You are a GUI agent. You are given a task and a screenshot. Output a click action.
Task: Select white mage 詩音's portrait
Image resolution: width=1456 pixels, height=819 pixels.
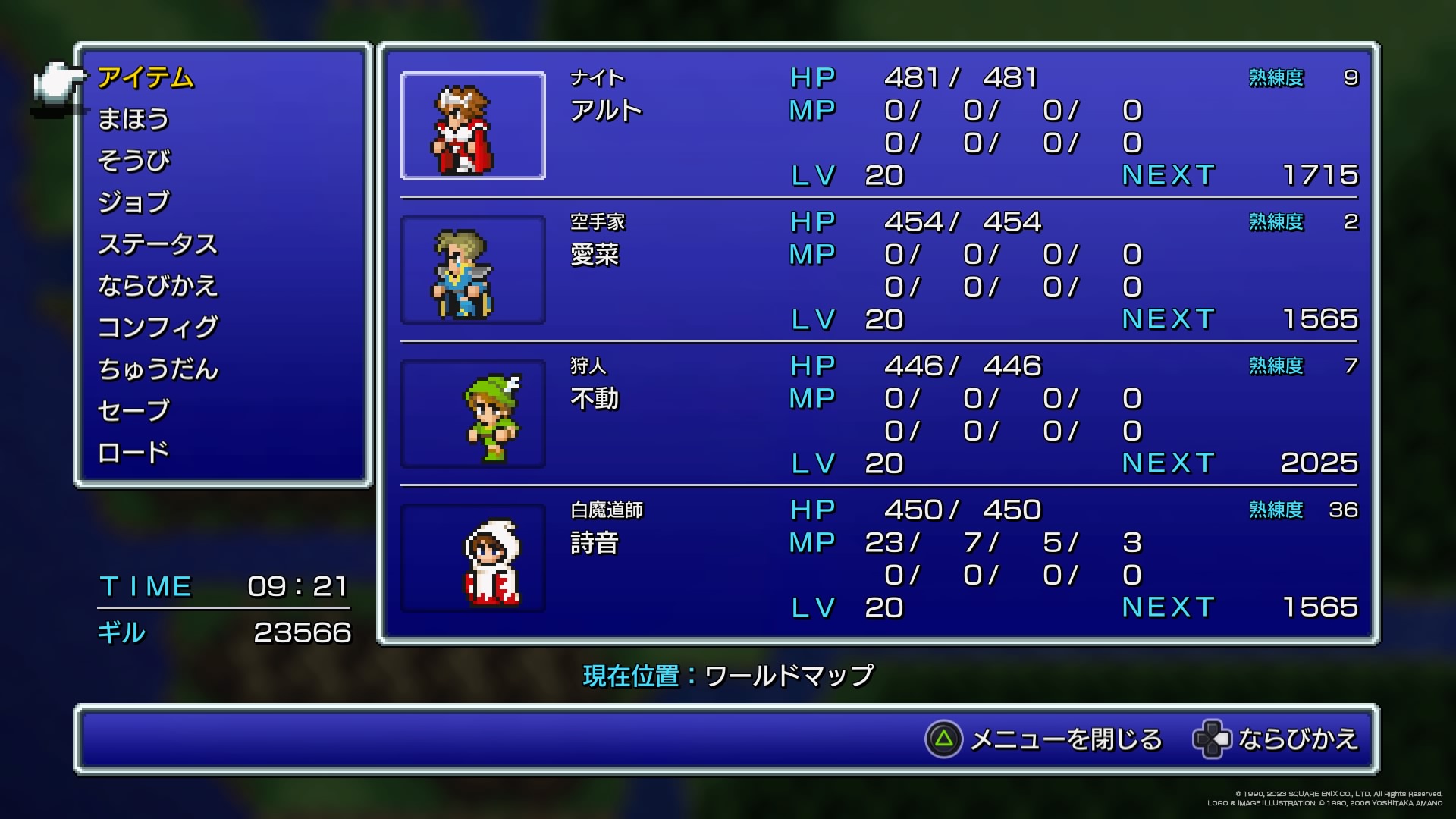[472, 558]
